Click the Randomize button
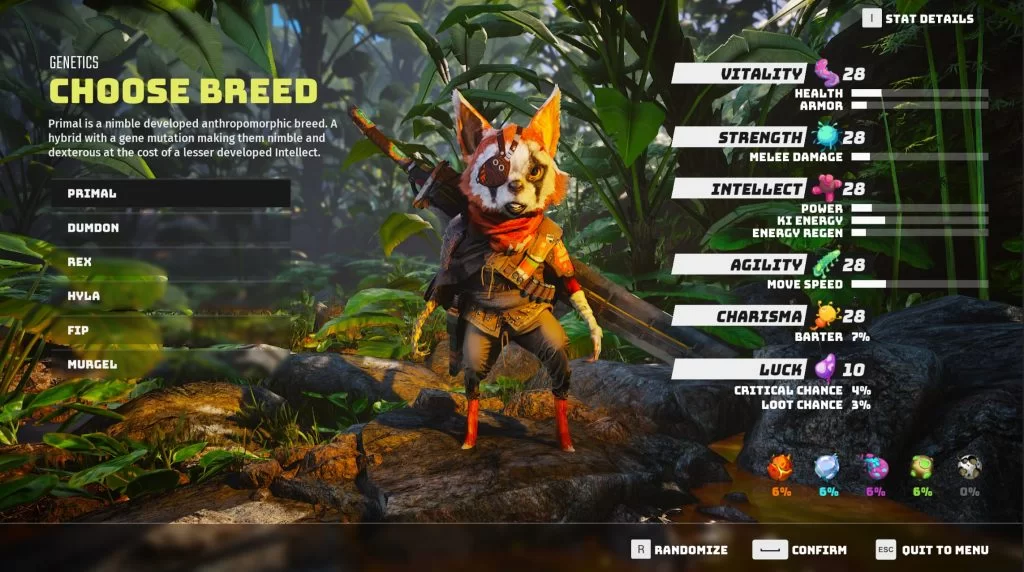1024x572 pixels. (679, 549)
